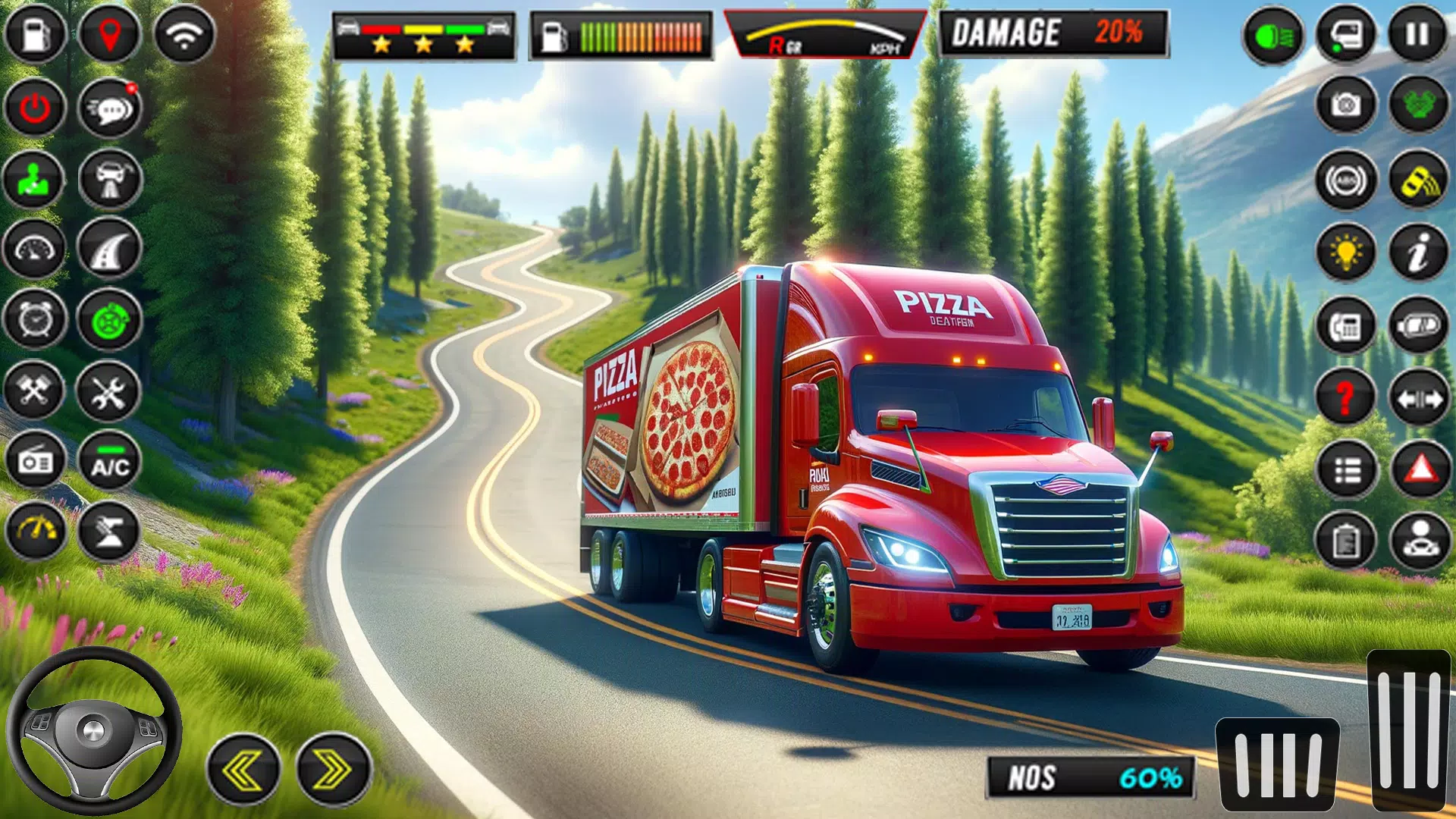Toggle the Wi-Fi signal button
This screenshot has width=1456, height=819.
184,35
